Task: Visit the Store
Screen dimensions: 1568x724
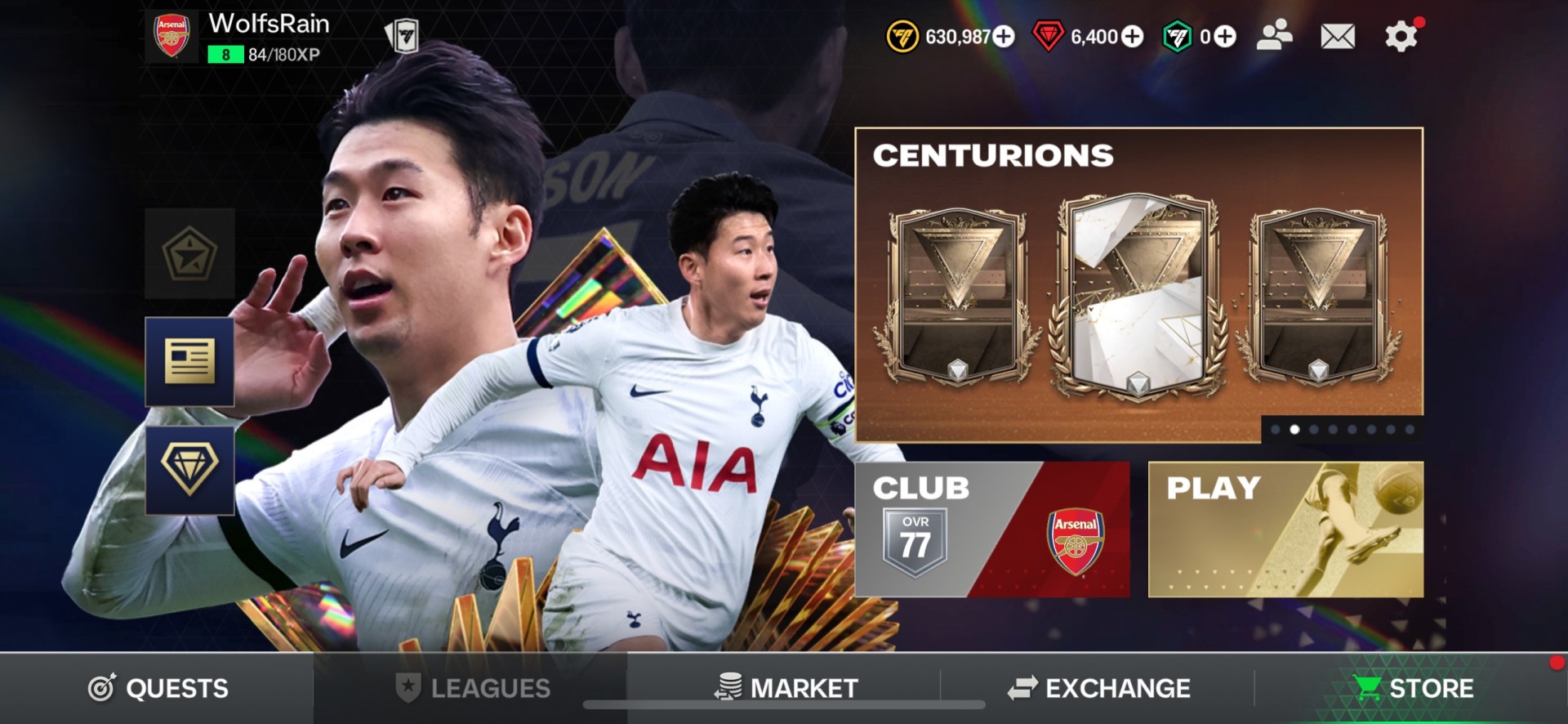Action: pyautogui.click(x=1414, y=688)
